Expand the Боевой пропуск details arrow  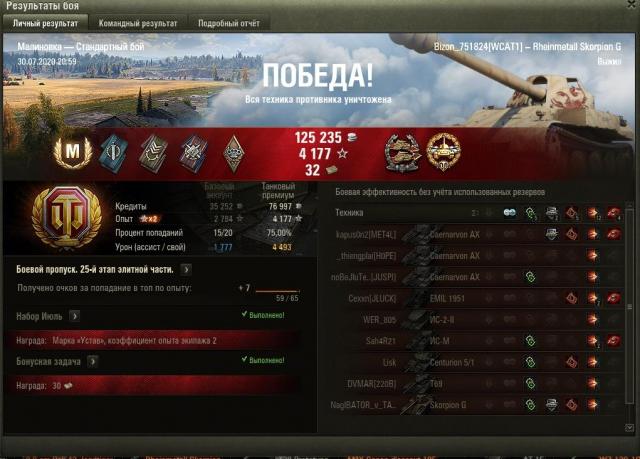(187, 269)
